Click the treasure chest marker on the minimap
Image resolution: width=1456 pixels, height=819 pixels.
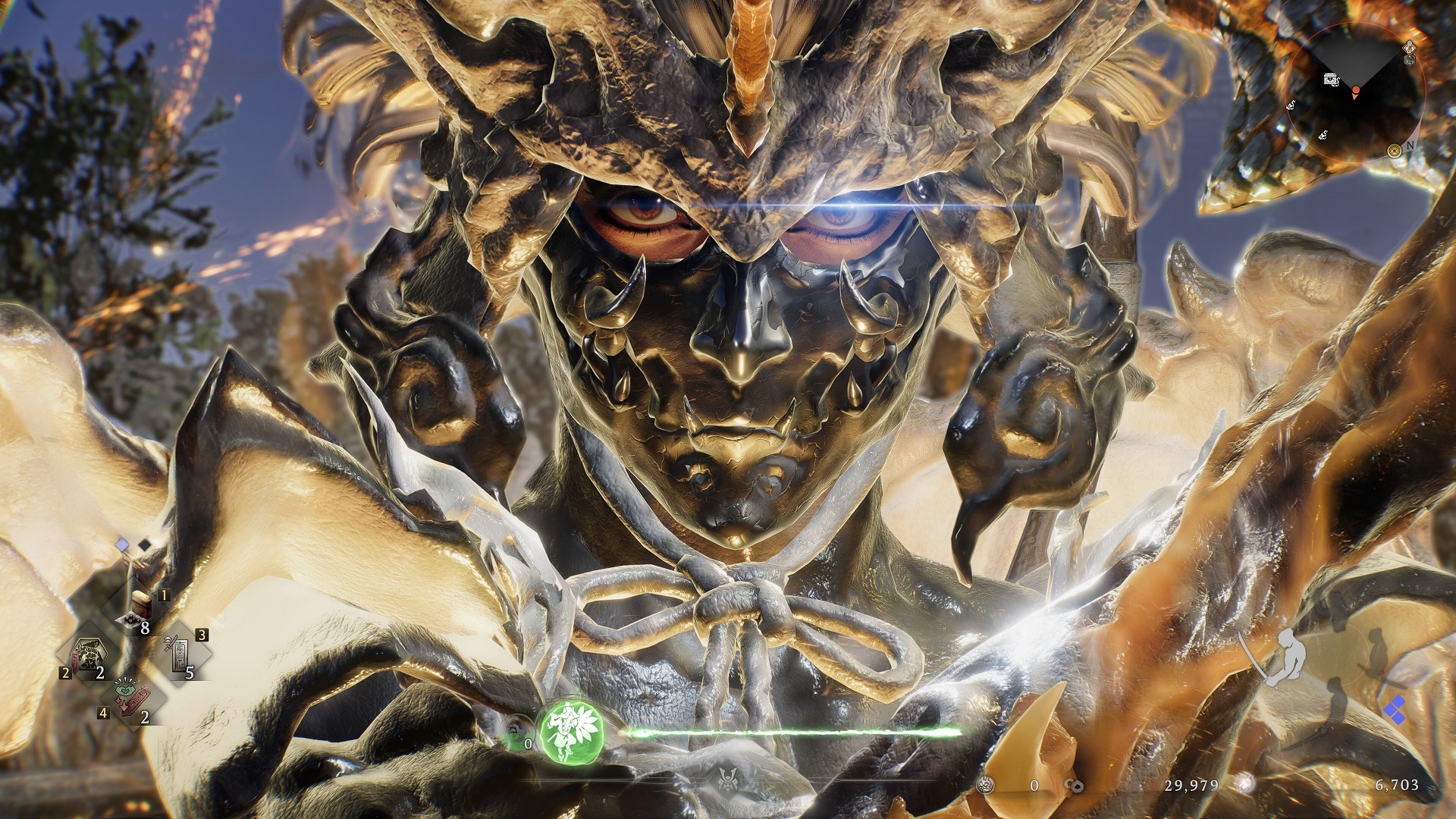(x=1332, y=79)
